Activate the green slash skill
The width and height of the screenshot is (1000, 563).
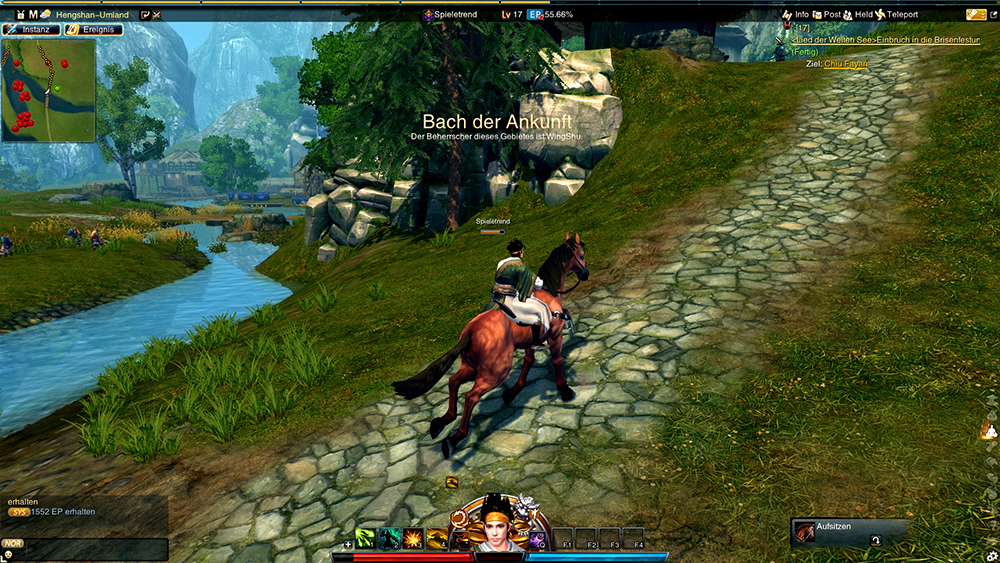pos(365,538)
